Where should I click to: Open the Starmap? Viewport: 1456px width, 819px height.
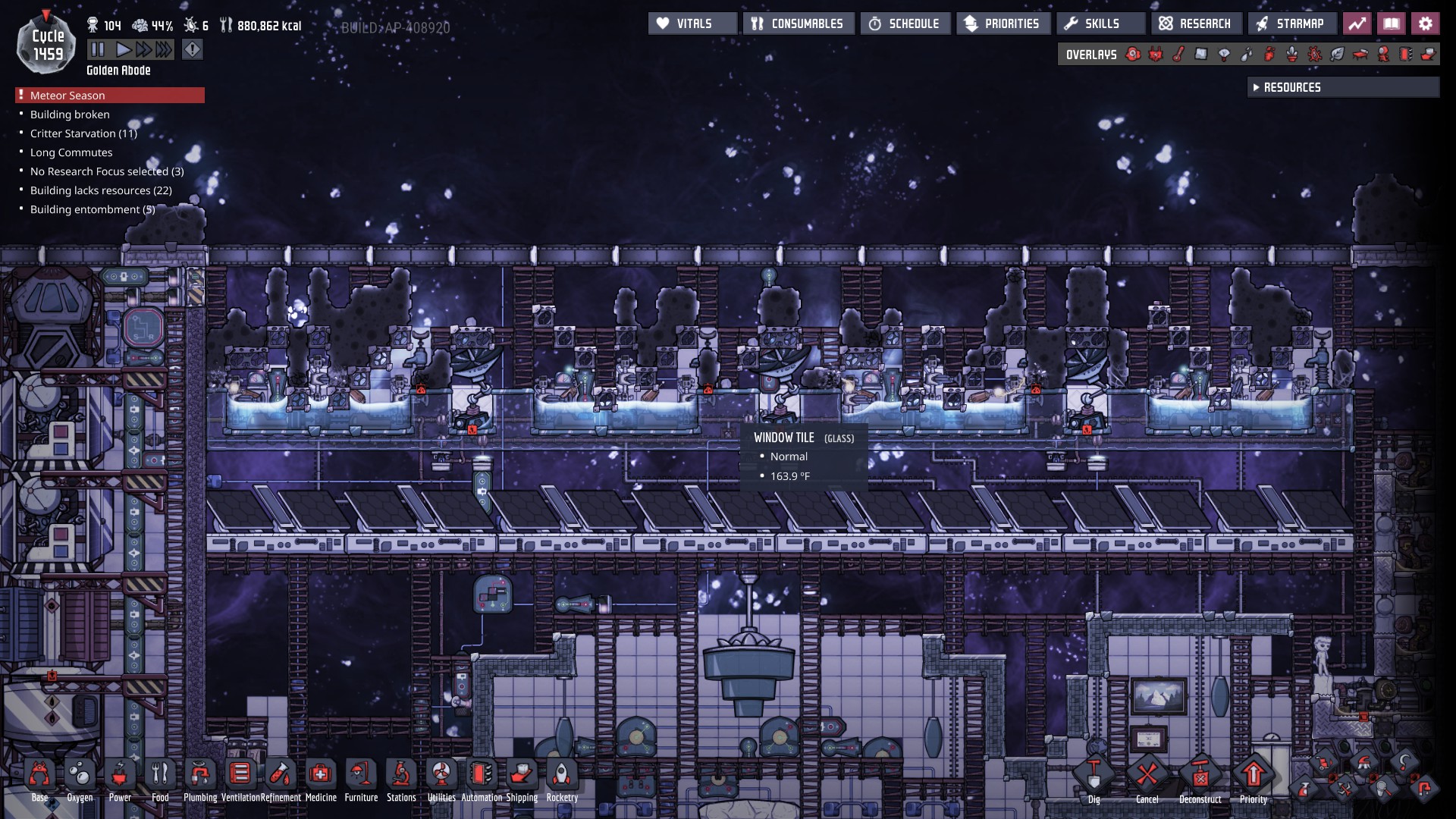(x=1291, y=24)
